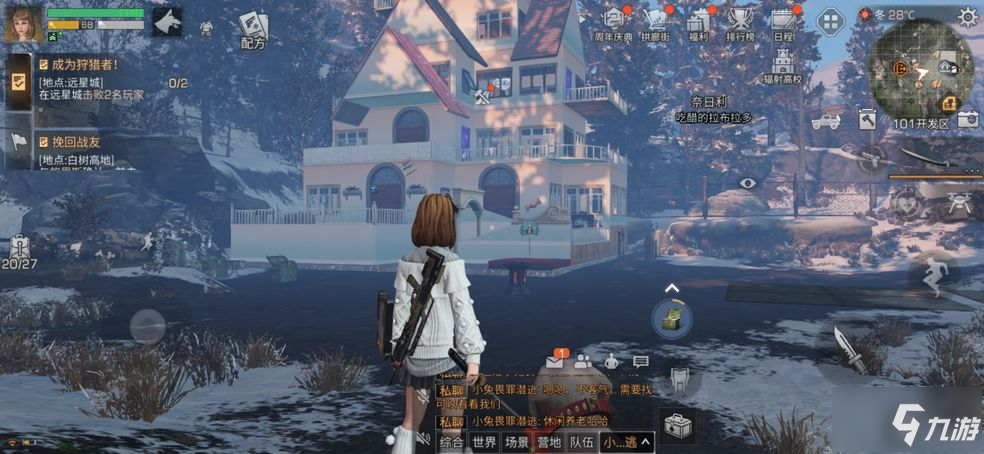Screen dimensions: 984x454
Task: Open the 周年庆典 anniversary event
Action: pyautogui.click(x=615, y=21)
